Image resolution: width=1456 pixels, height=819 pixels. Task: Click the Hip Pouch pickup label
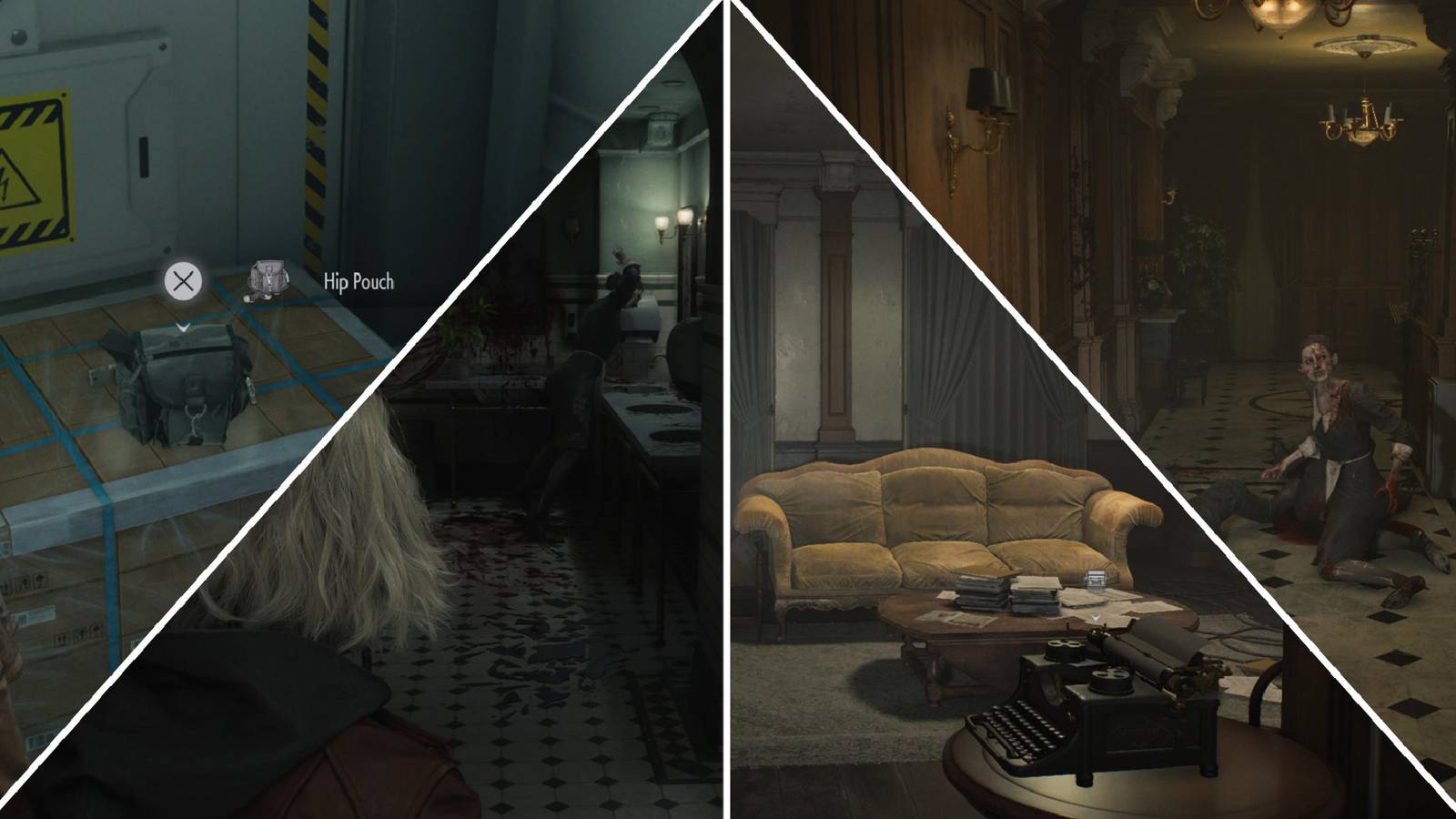[357, 282]
